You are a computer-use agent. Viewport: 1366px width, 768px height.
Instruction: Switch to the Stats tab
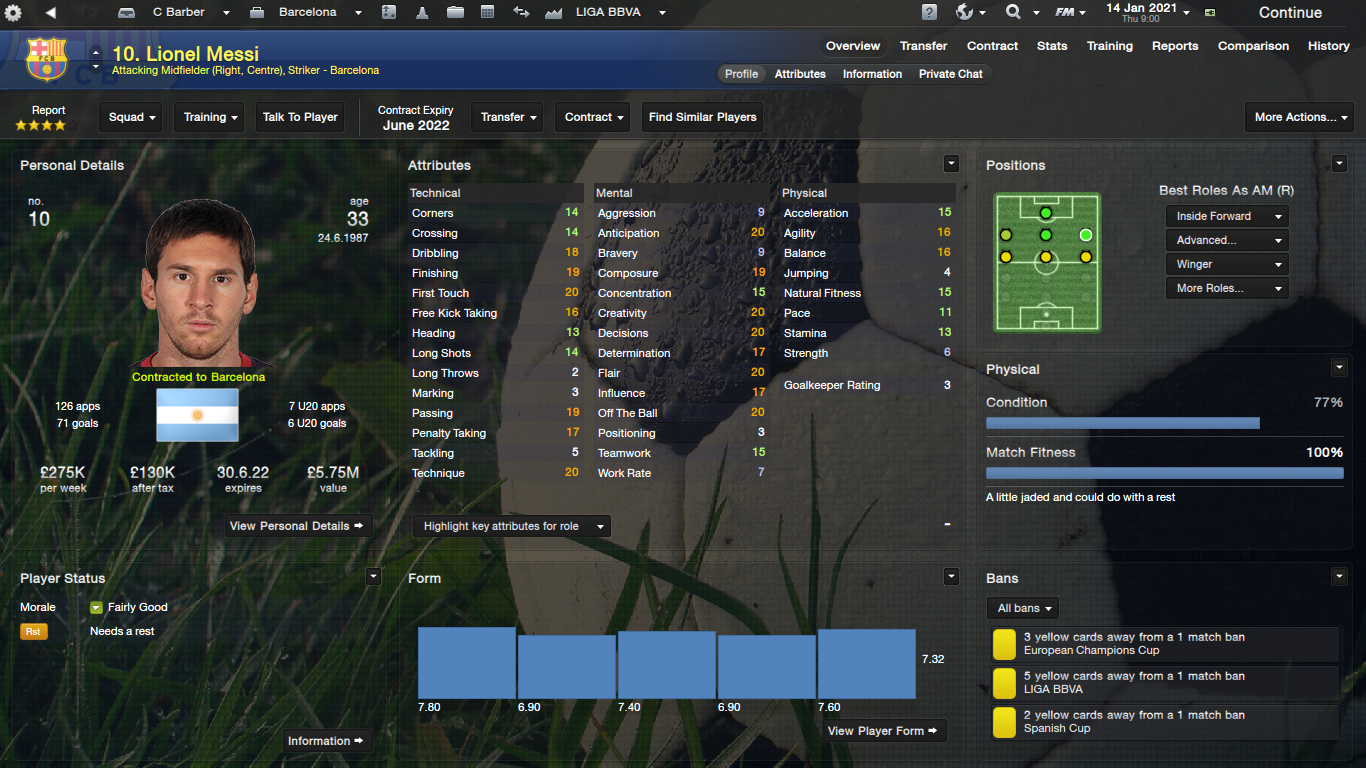[x=1052, y=46]
